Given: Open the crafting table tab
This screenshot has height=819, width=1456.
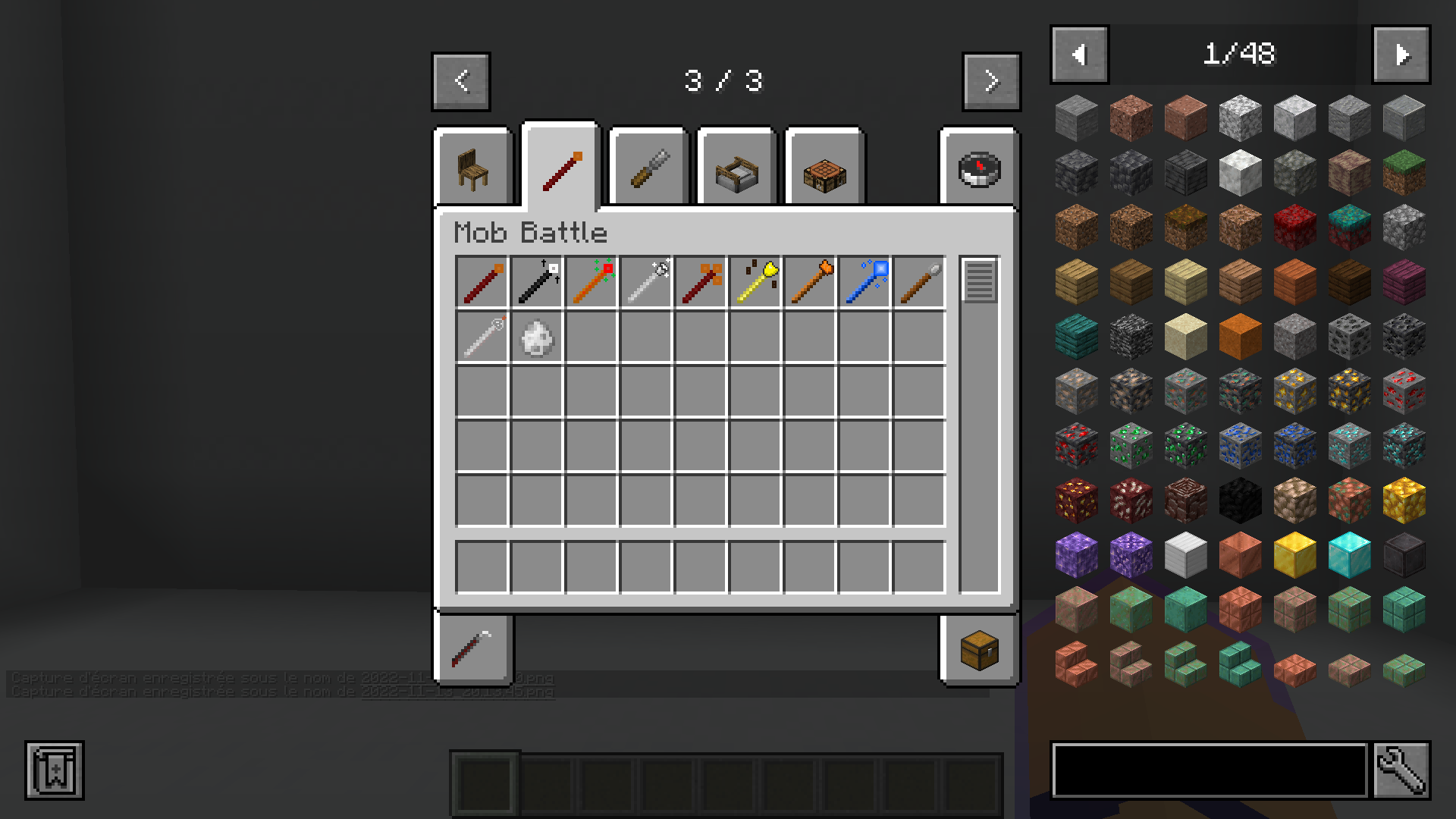Looking at the screenshot, I should click(824, 173).
